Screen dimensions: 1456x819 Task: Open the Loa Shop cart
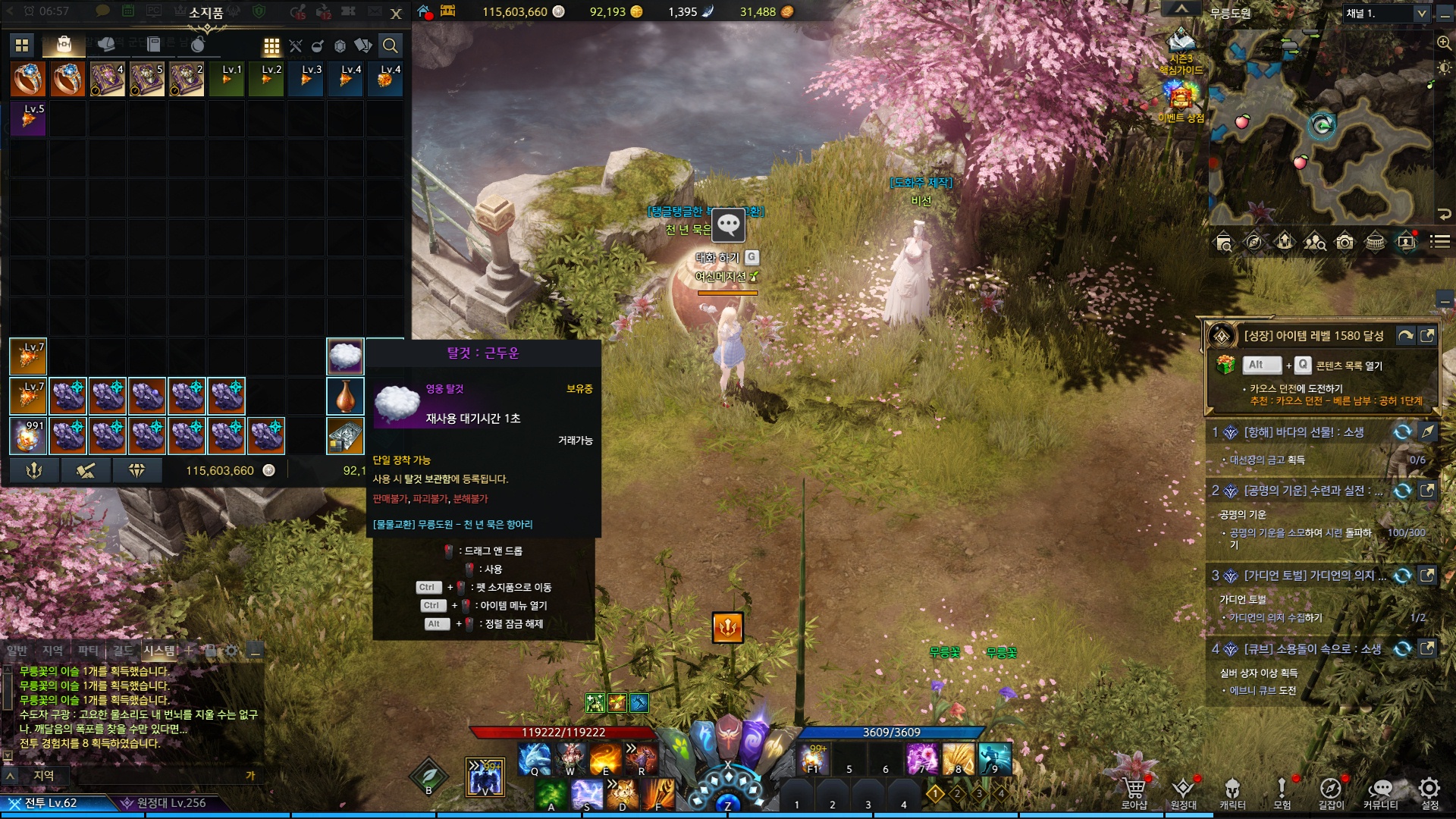pos(1134,791)
